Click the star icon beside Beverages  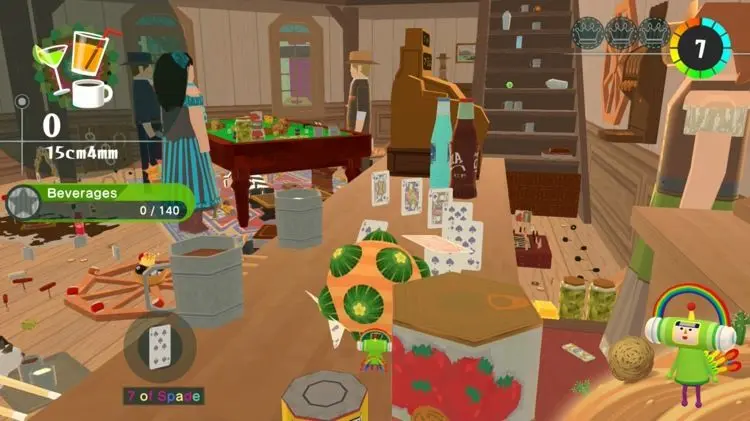pyautogui.click(x=21, y=203)
